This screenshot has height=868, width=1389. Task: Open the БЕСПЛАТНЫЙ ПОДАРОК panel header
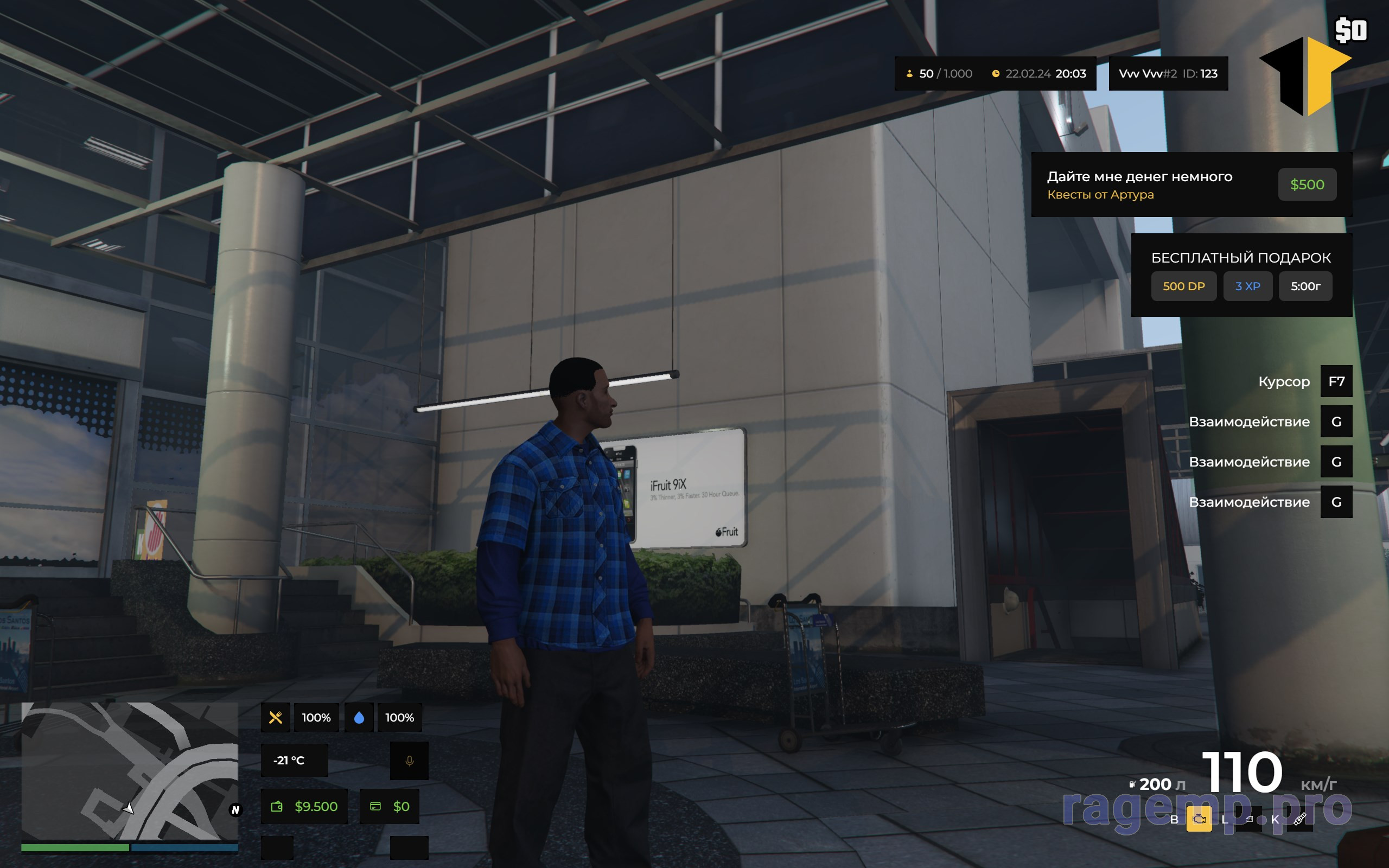tap(1240, 258)
